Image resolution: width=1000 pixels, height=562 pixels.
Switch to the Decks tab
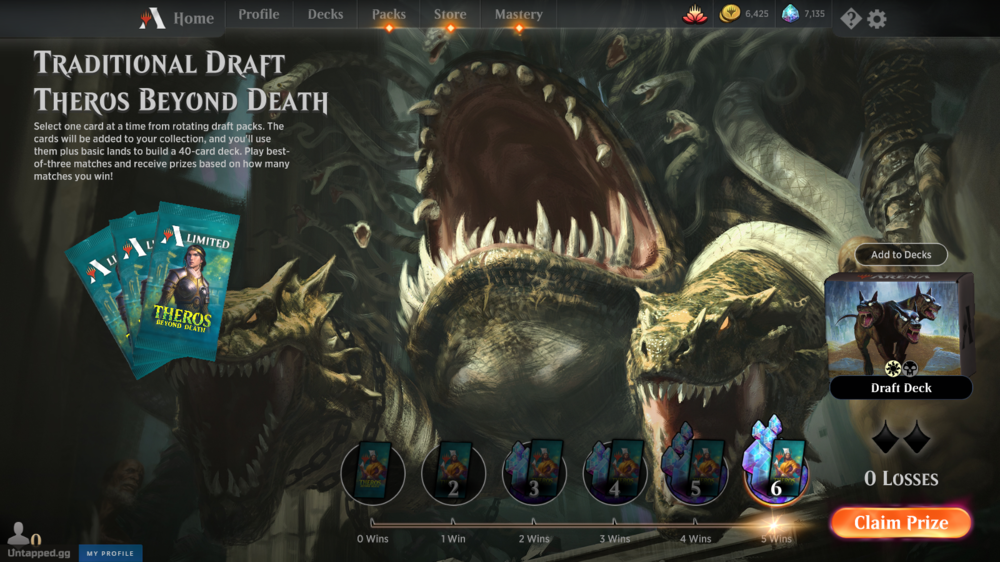325,15
